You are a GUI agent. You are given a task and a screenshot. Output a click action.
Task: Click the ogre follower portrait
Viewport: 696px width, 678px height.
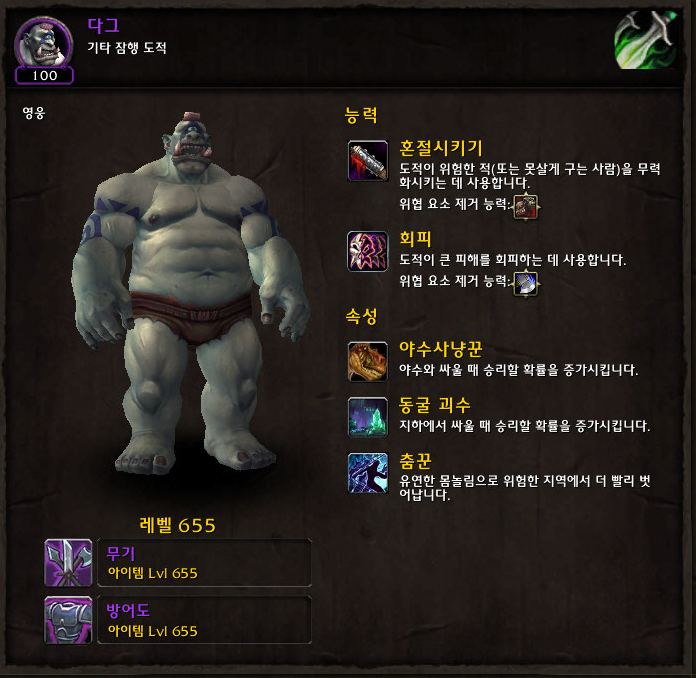click(44, 42)
